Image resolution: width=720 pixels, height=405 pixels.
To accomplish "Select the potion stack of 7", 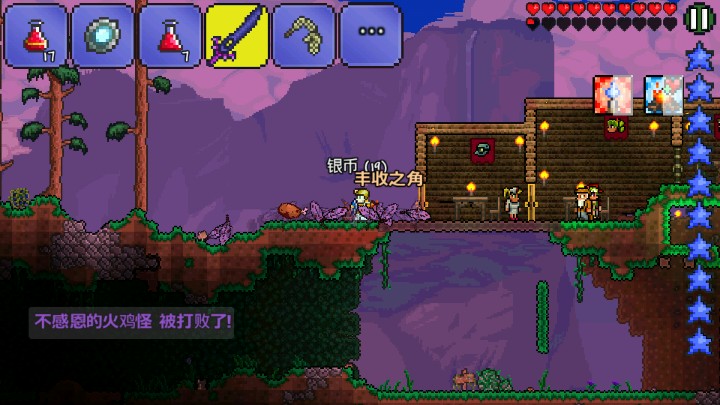I will 169,35.
